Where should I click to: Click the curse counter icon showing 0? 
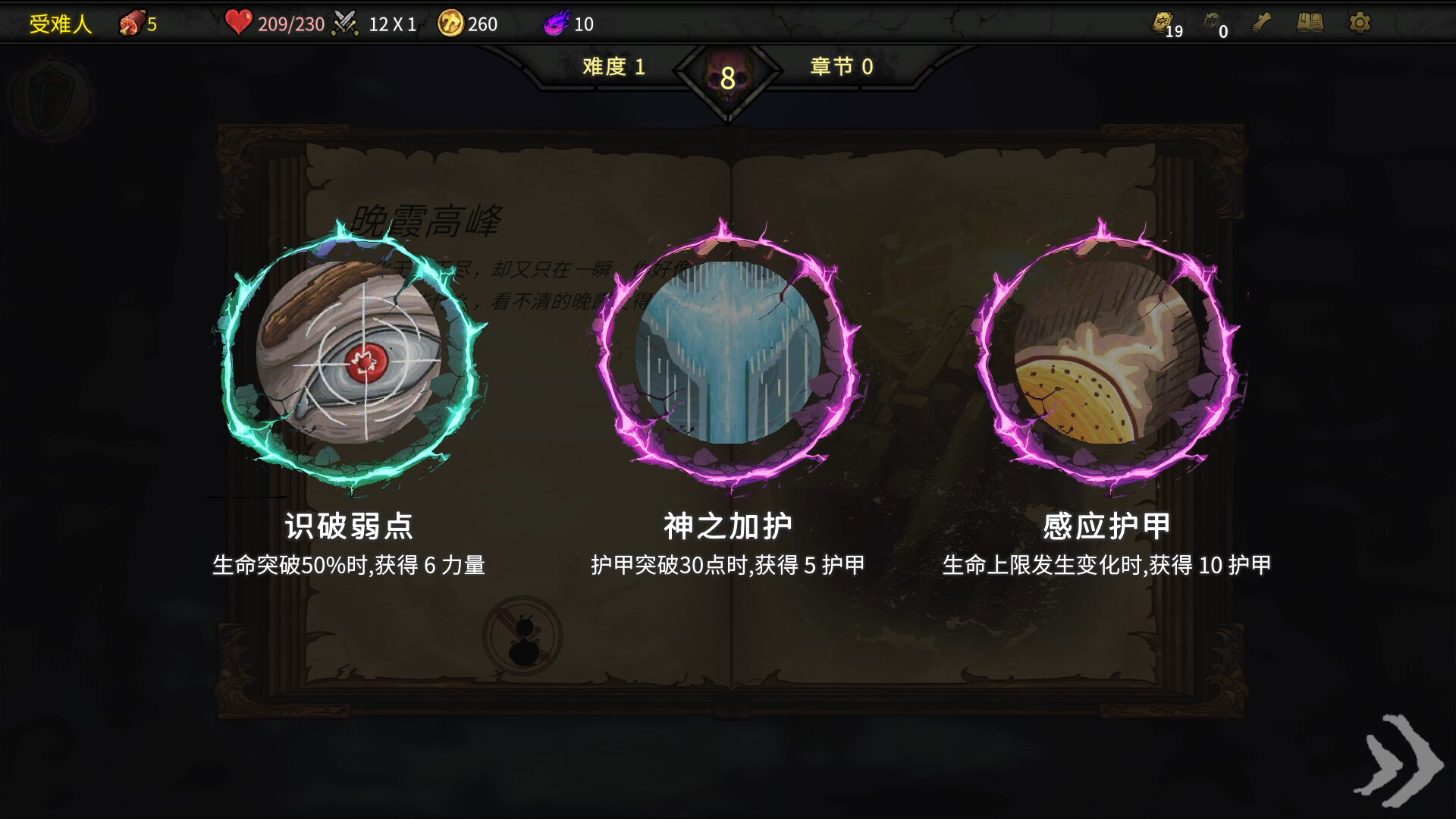[x=1212, y=23]
